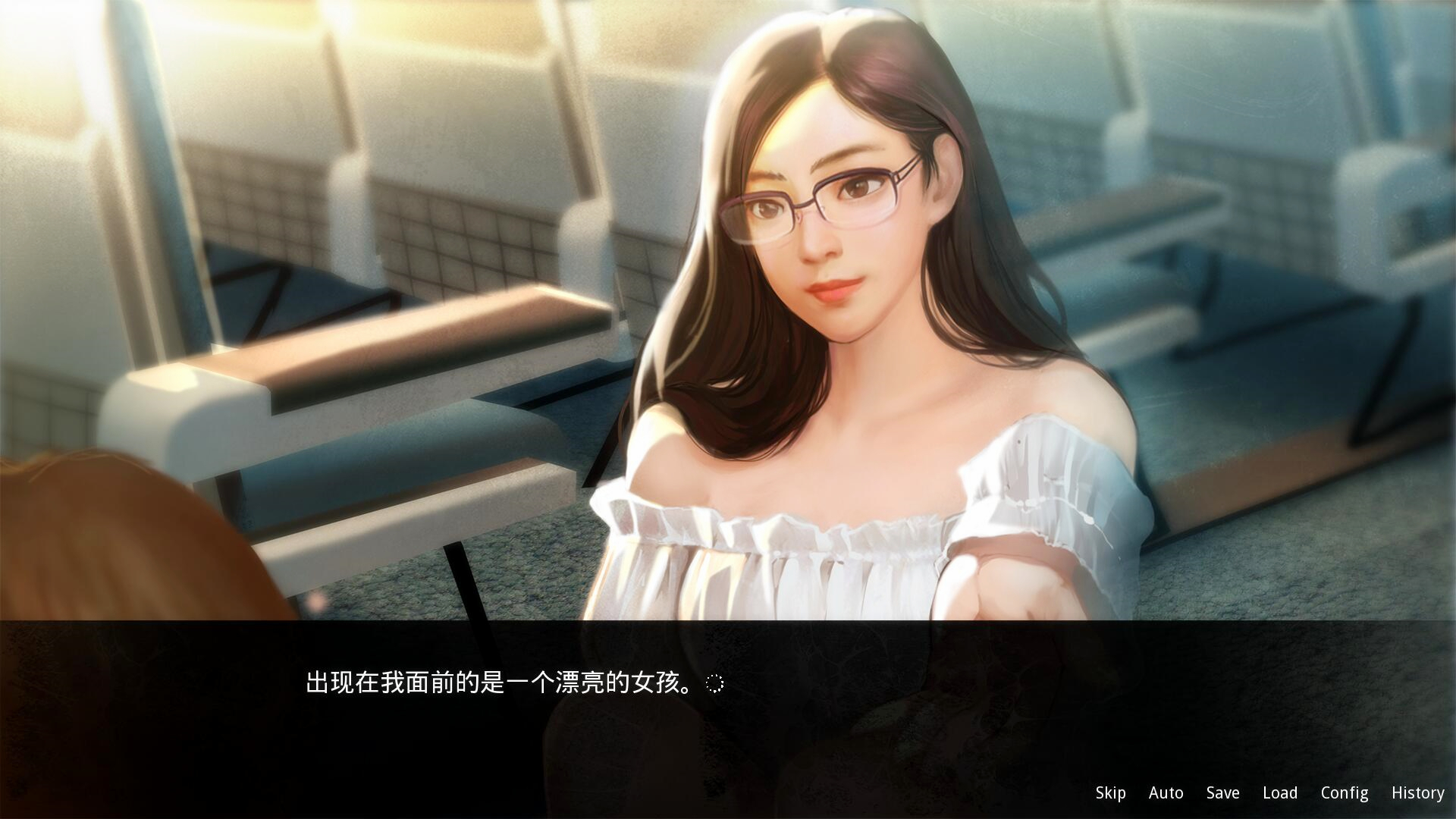Screen dimensions: 1456x819
Task: Click the spinning wait indicator after the sentence
Action: point(714,683)
